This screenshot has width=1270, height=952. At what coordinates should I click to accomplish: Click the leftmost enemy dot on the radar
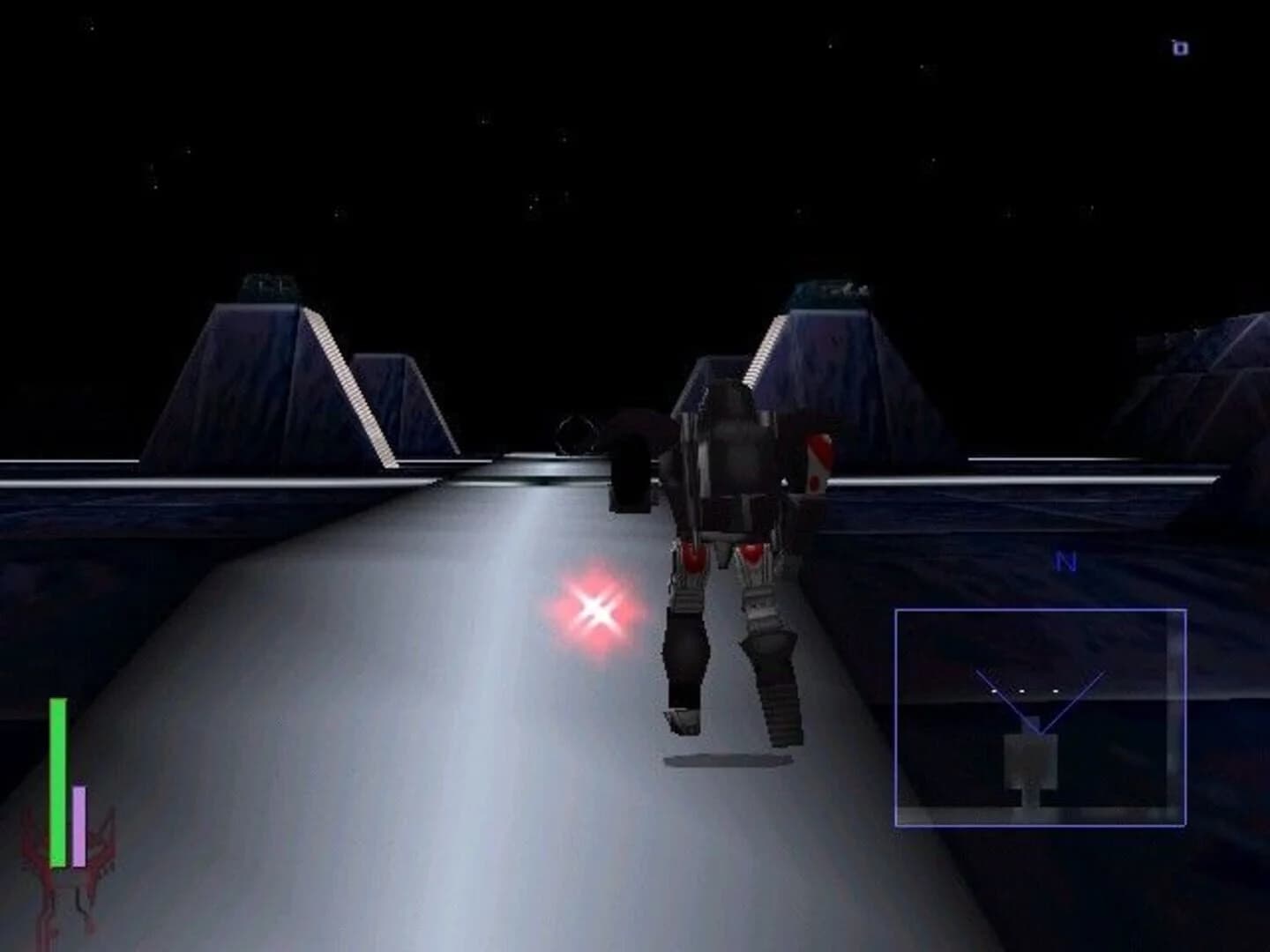994,691
